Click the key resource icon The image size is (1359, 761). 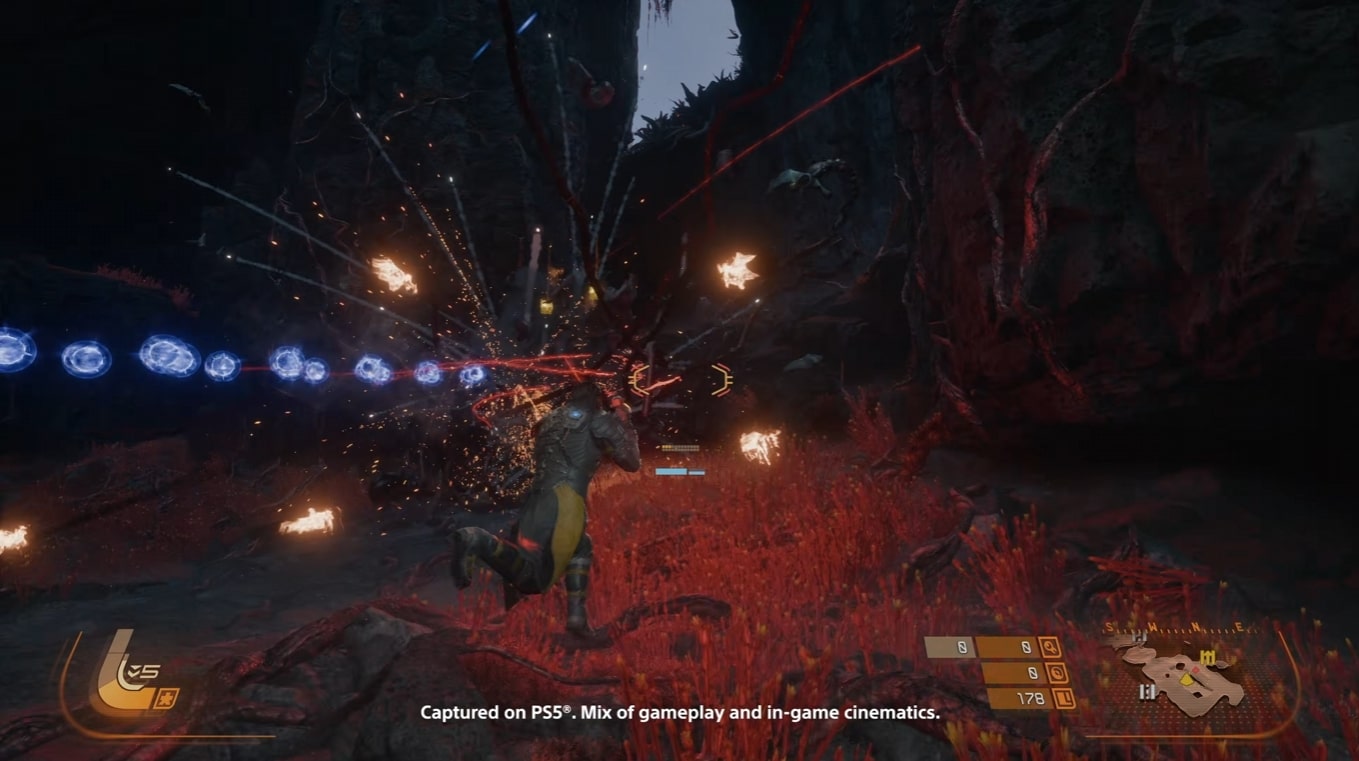(1049, 647)
